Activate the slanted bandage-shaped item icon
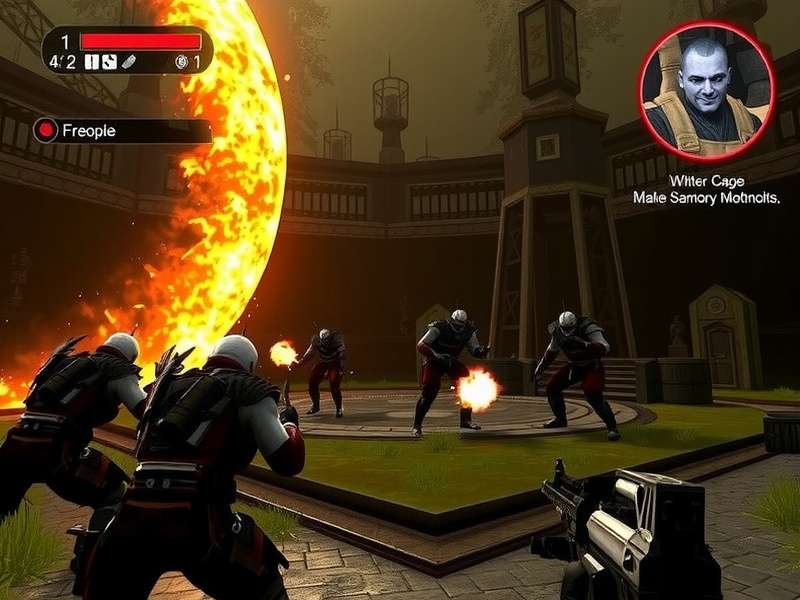The width and height of the screenshot is (800, 600). coord(127,62)
